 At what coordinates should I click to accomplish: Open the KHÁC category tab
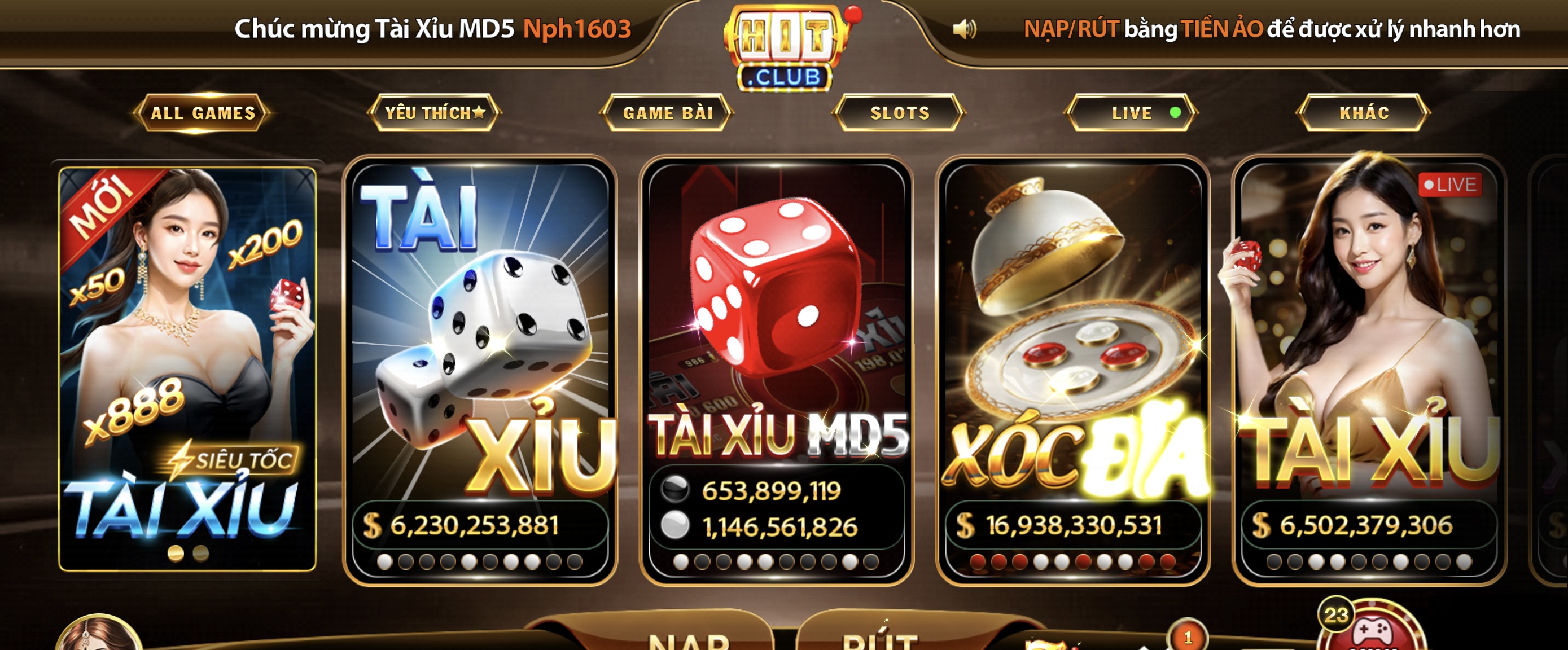1364,113
